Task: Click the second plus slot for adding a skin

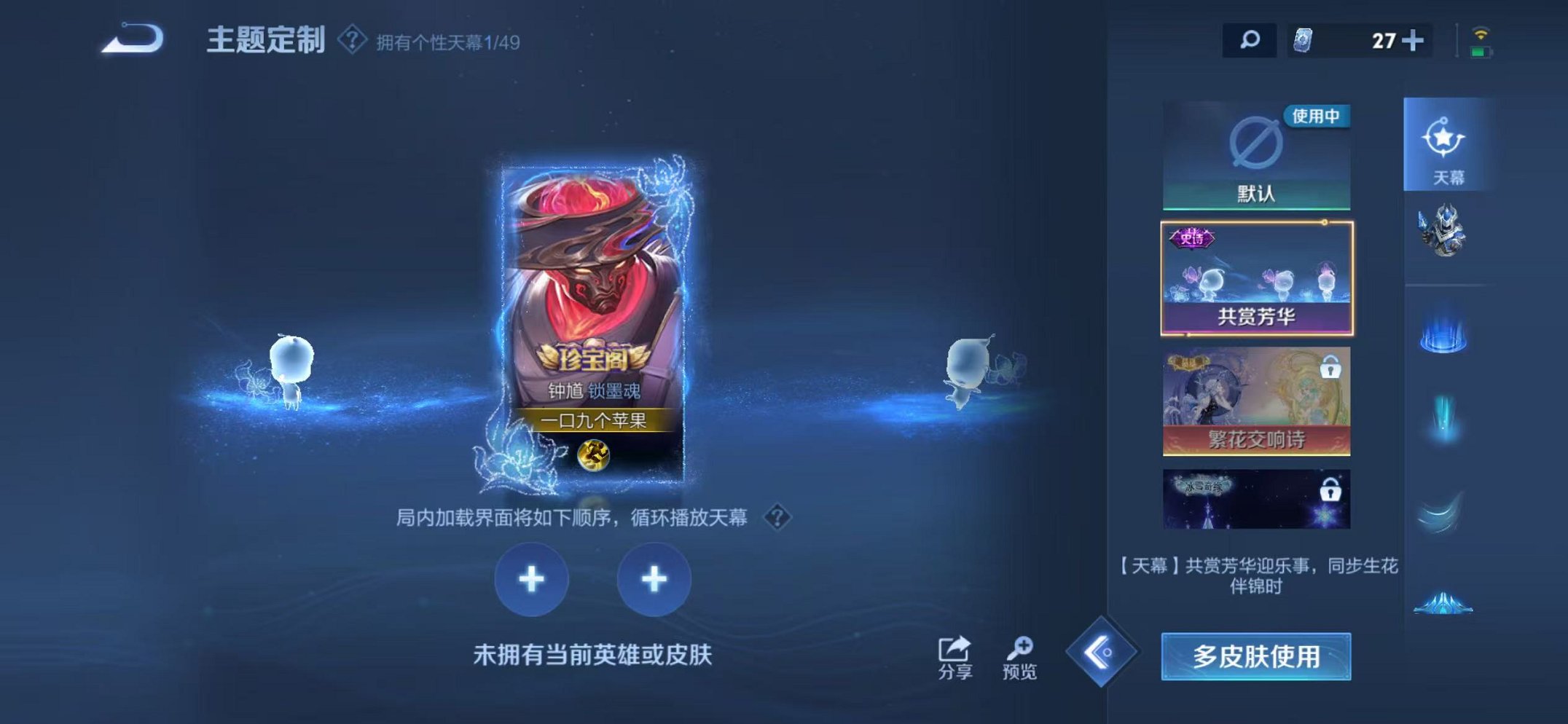Action: (655, 578)
